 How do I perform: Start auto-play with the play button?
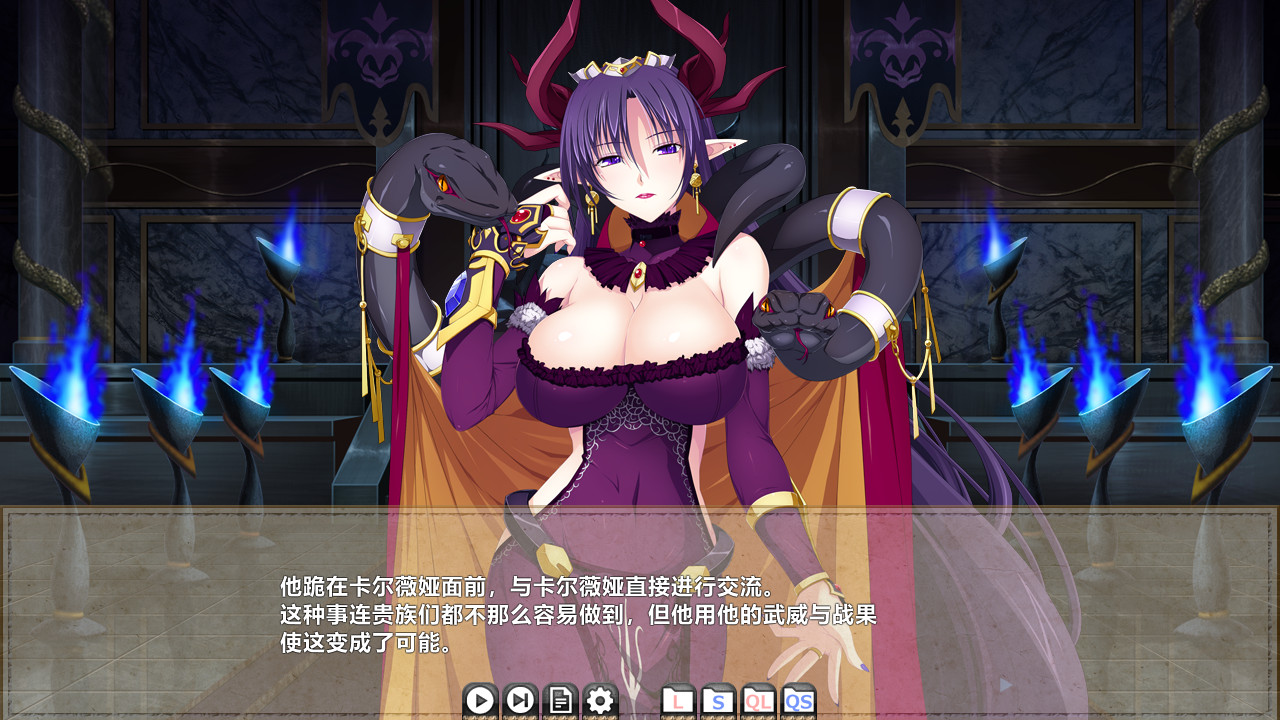(480, 701)
